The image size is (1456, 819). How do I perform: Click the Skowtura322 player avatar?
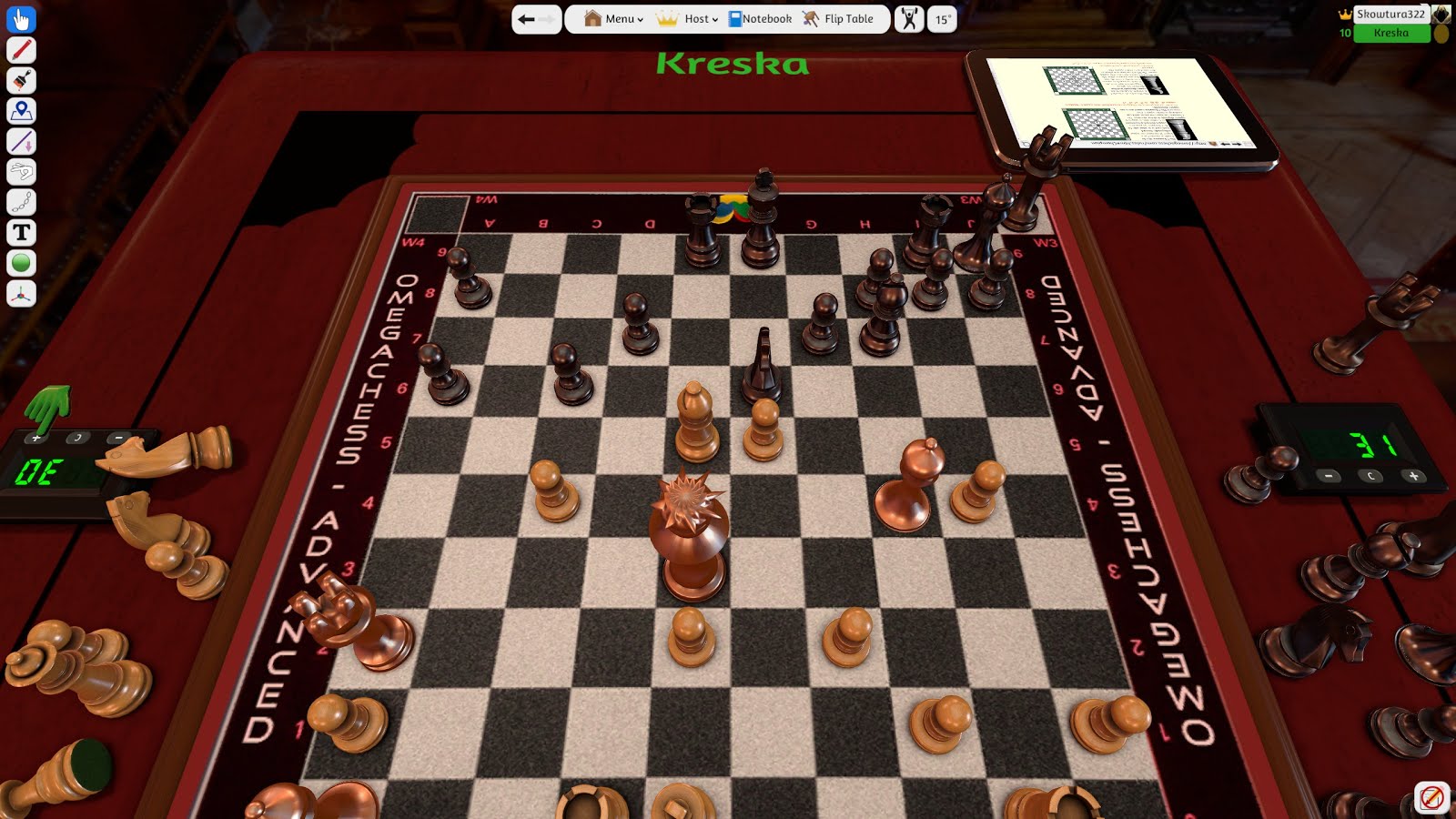[x=1440, y=15]
